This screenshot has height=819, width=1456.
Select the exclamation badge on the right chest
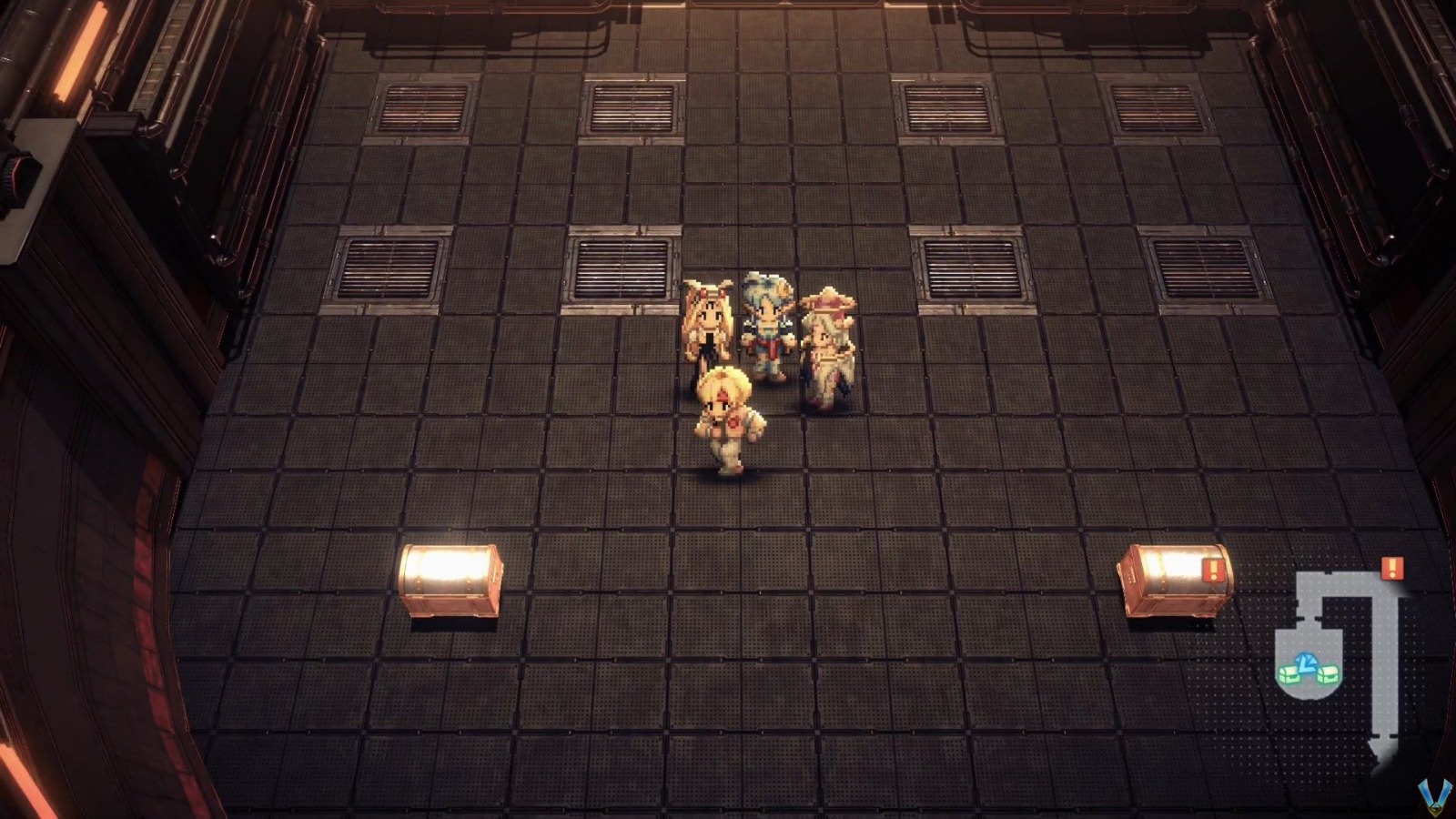(x=1214, y=570)
